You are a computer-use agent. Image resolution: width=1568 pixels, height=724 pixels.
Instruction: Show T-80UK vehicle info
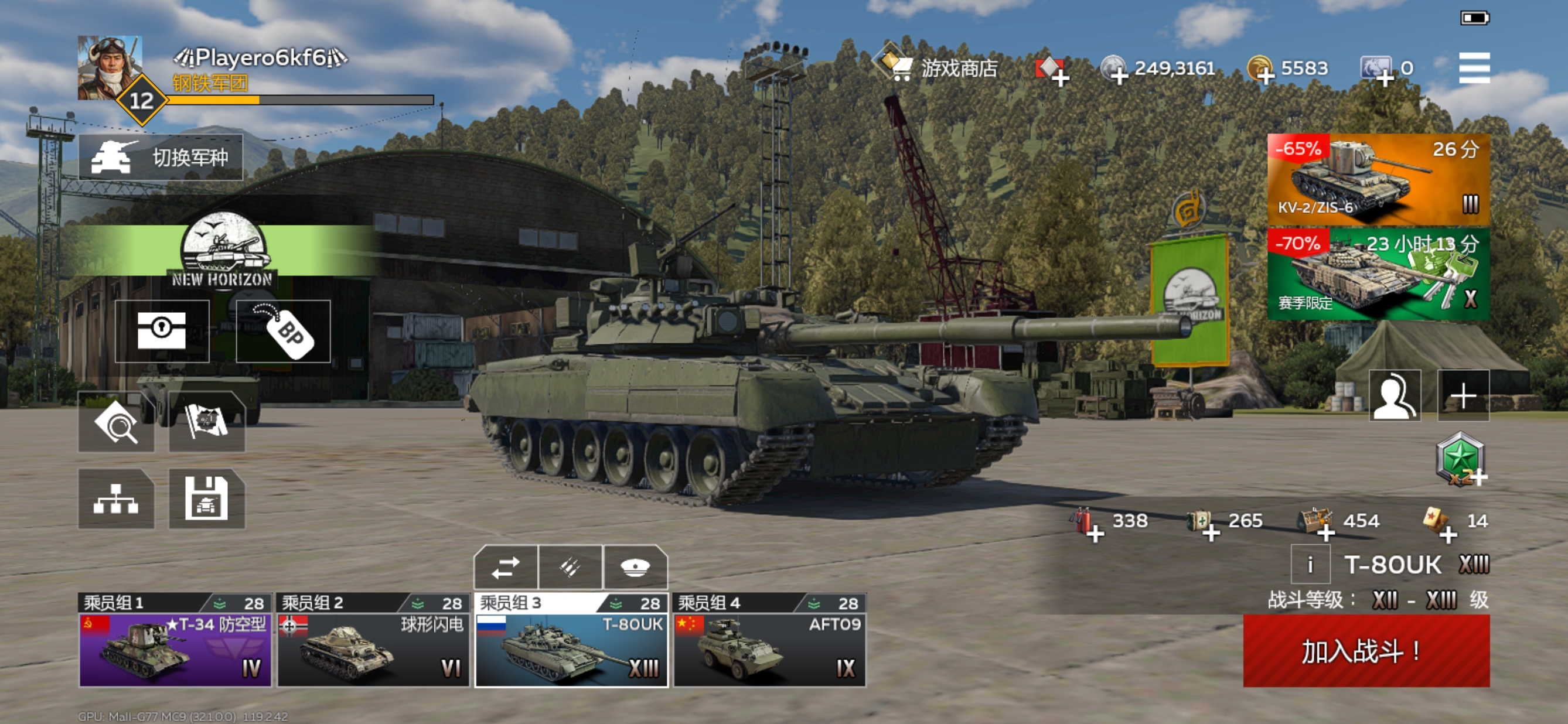pos(1310,565)
